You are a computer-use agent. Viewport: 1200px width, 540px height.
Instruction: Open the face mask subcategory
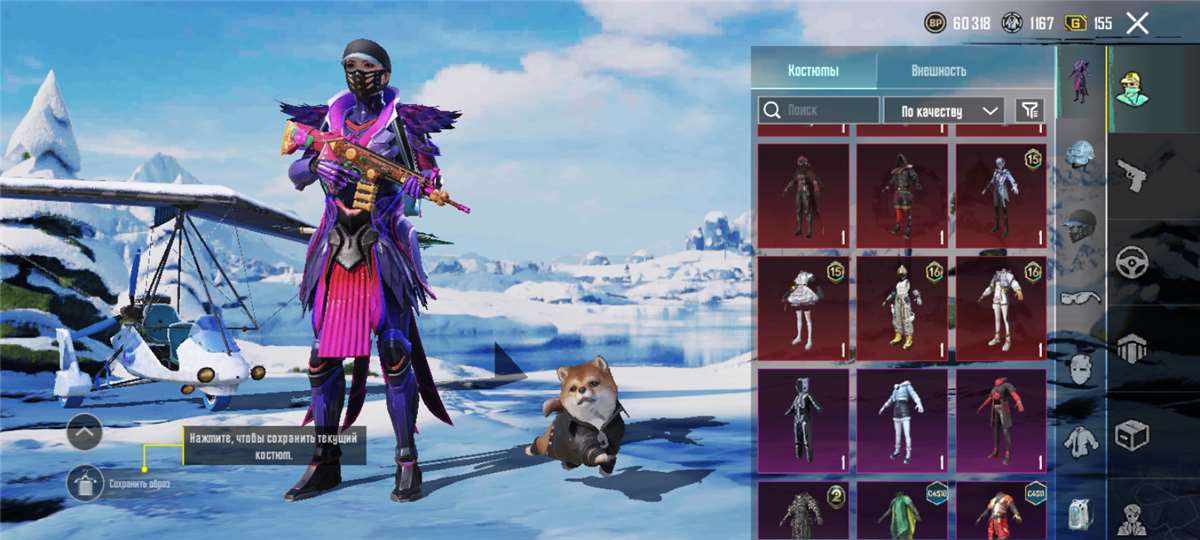coord(1081,367)
